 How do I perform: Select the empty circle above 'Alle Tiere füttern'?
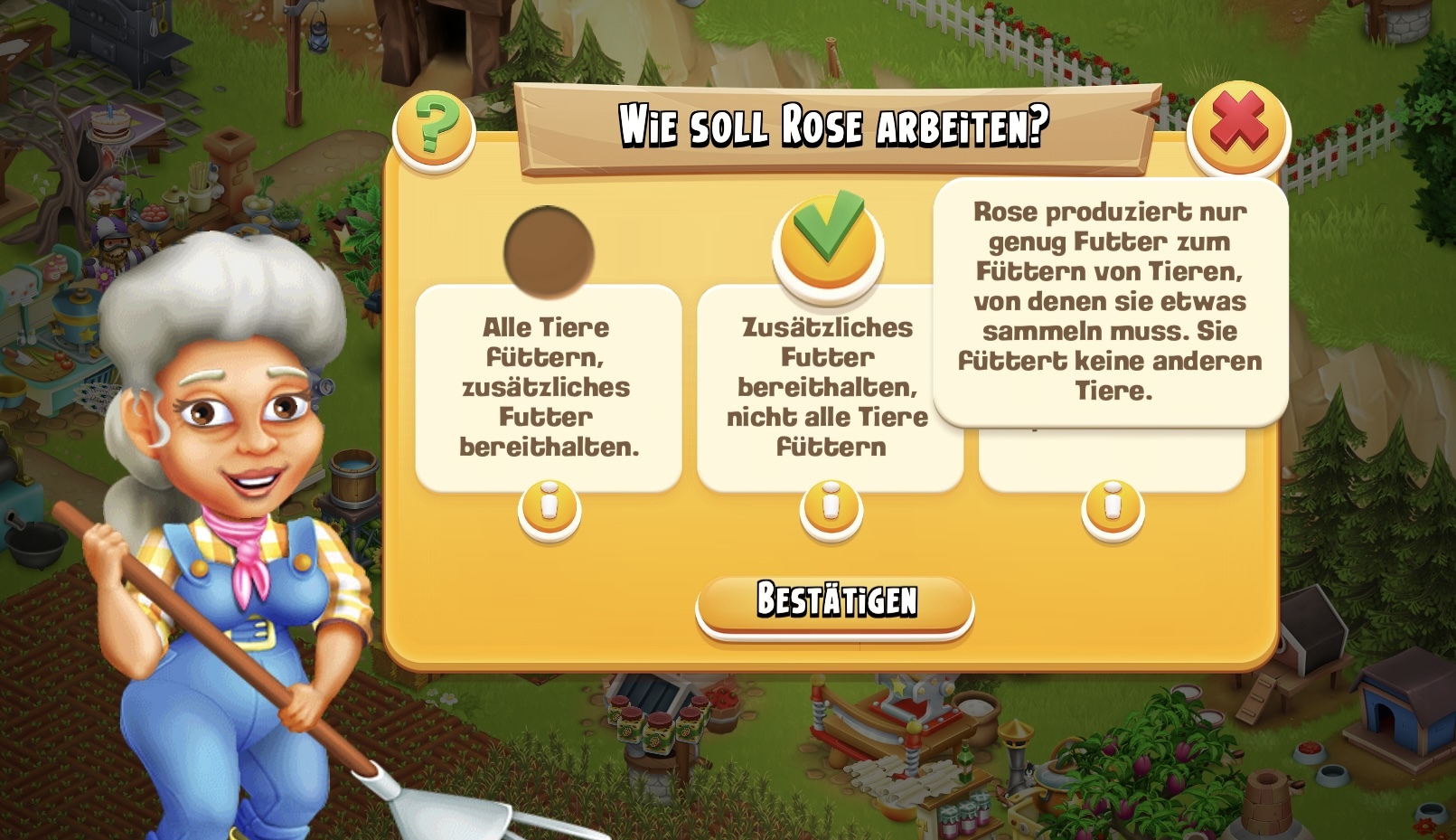point(549,251)
